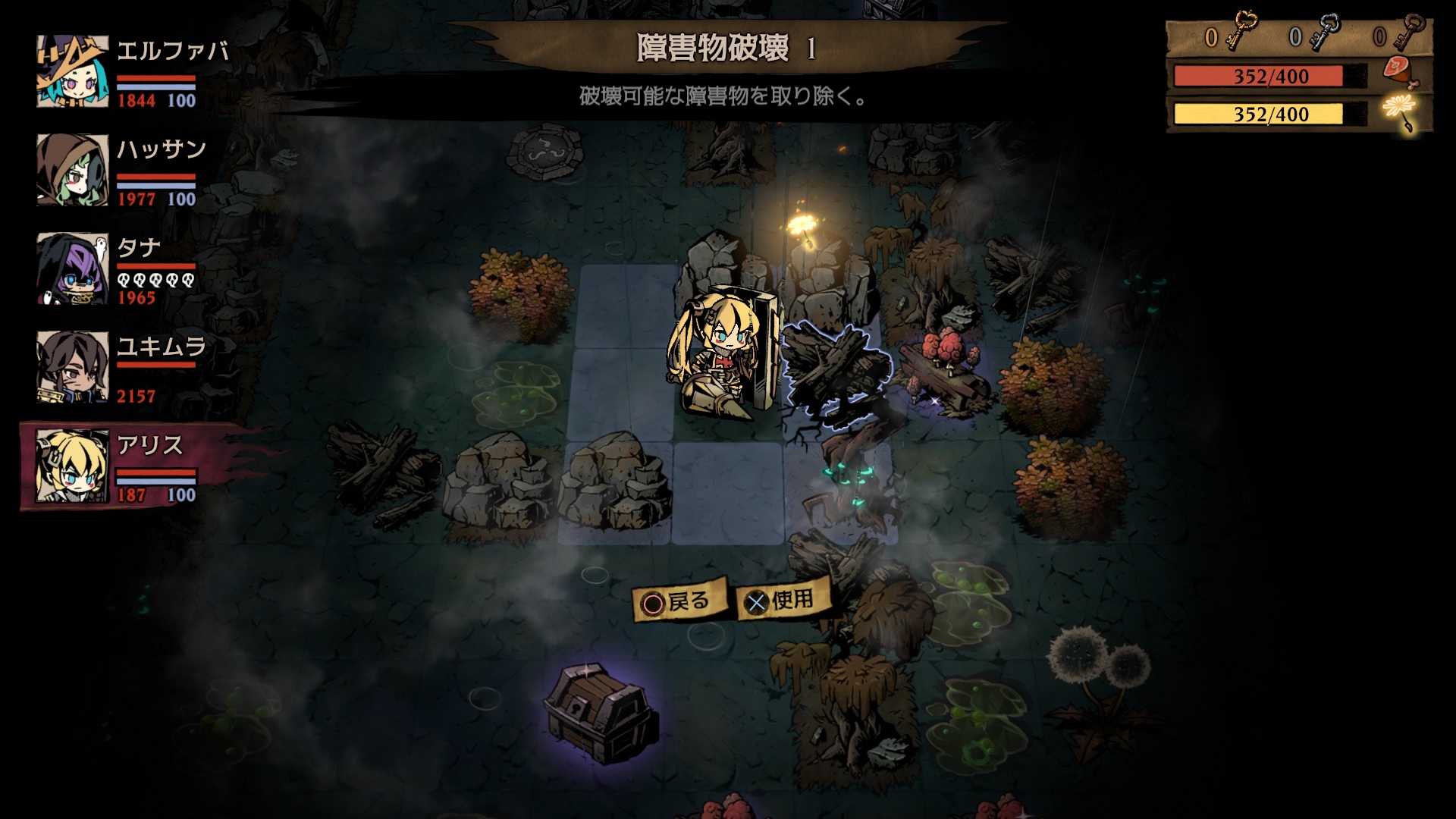
Task: Select Elphaba's party portrait
Action: coord(73,72)
